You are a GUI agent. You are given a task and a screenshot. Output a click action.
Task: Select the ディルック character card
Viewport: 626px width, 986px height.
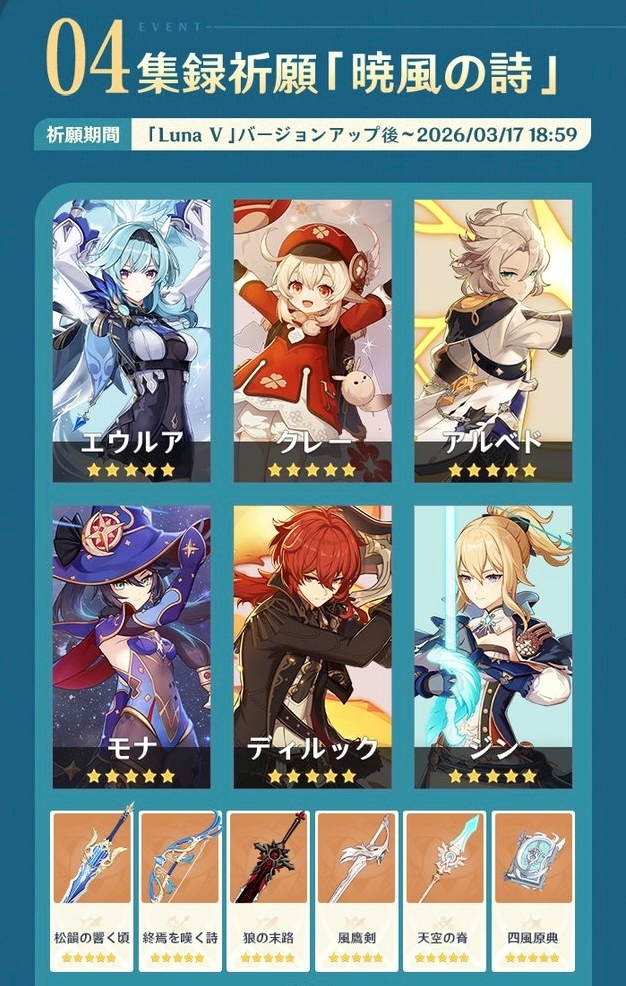[x=312, y=646]
